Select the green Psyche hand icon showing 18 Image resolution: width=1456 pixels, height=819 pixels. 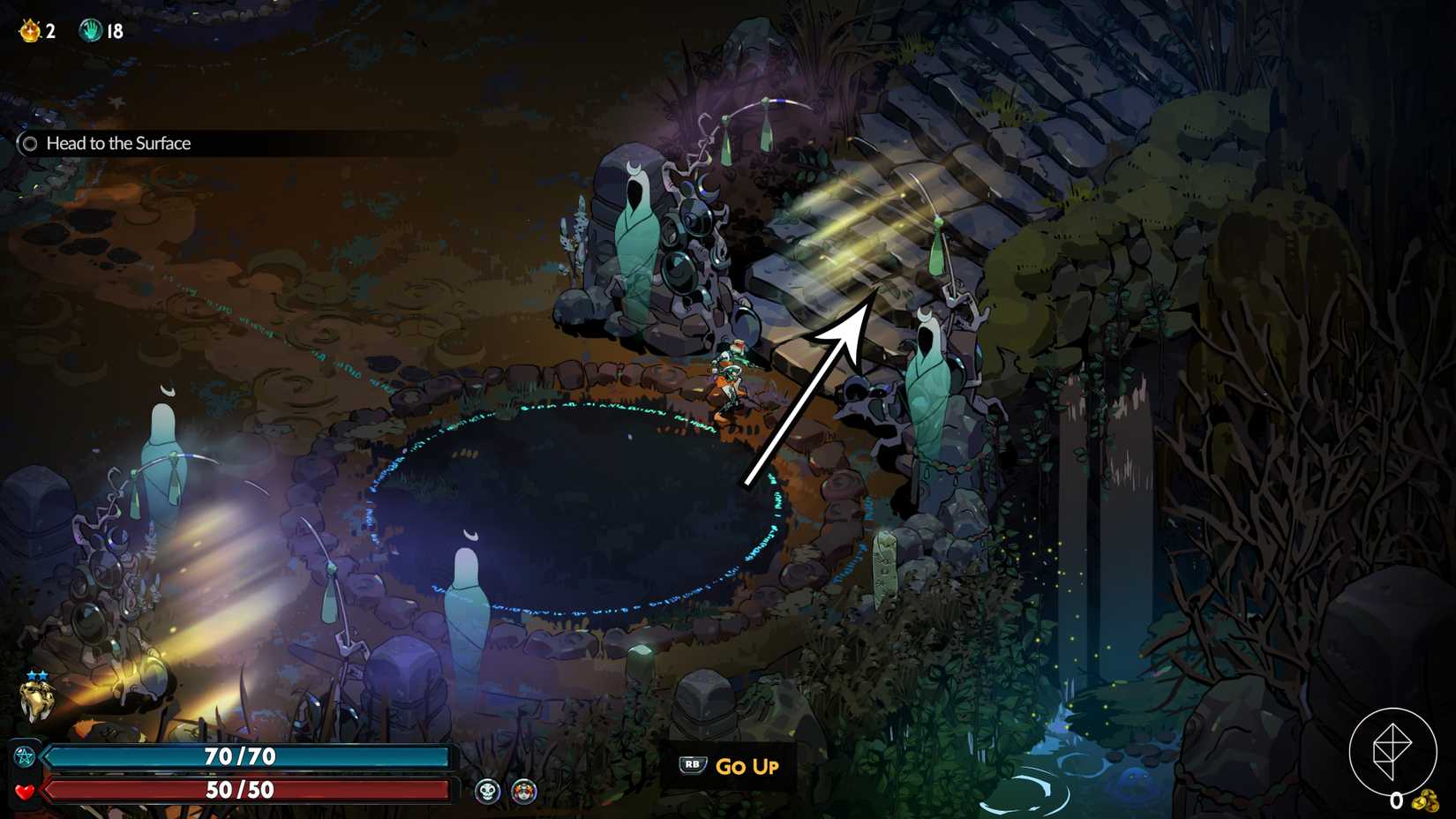click(91, 28)
